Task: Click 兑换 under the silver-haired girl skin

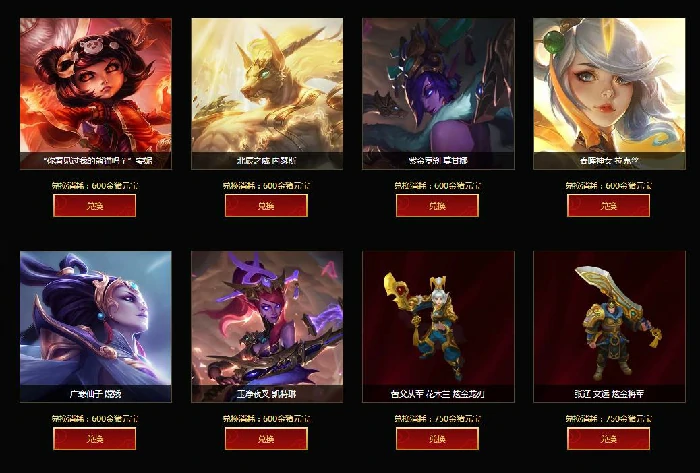Action: pyautogui.click(x=608, y=205)
